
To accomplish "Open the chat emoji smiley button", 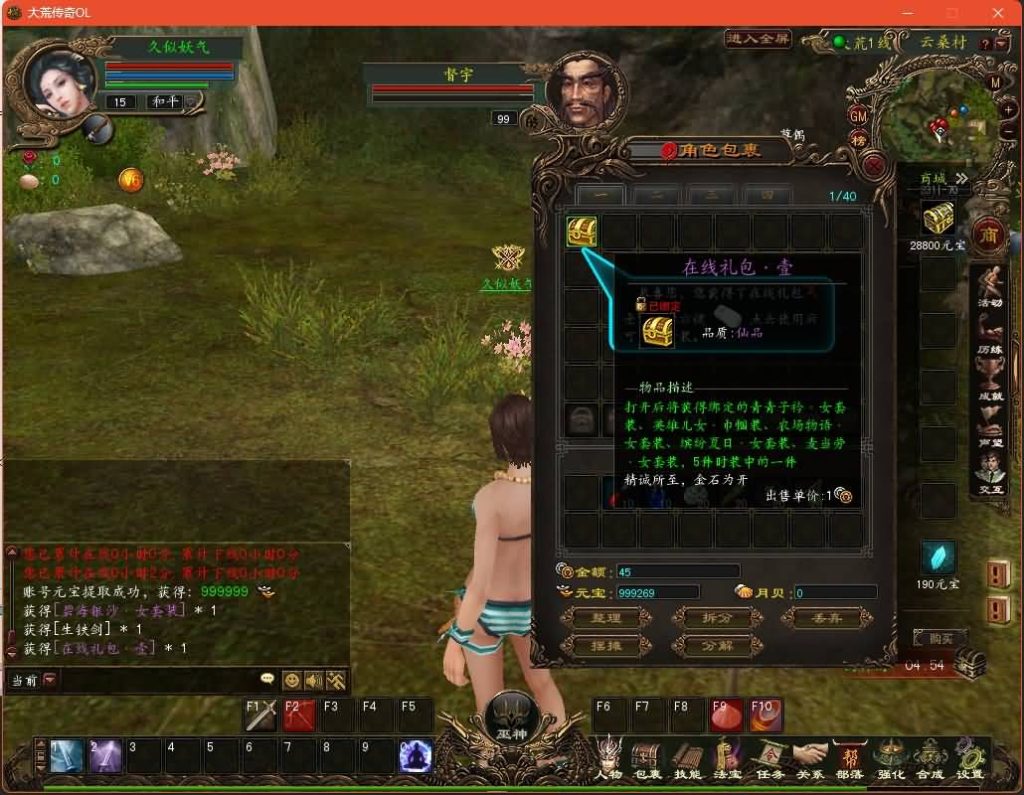I will 291,680.
